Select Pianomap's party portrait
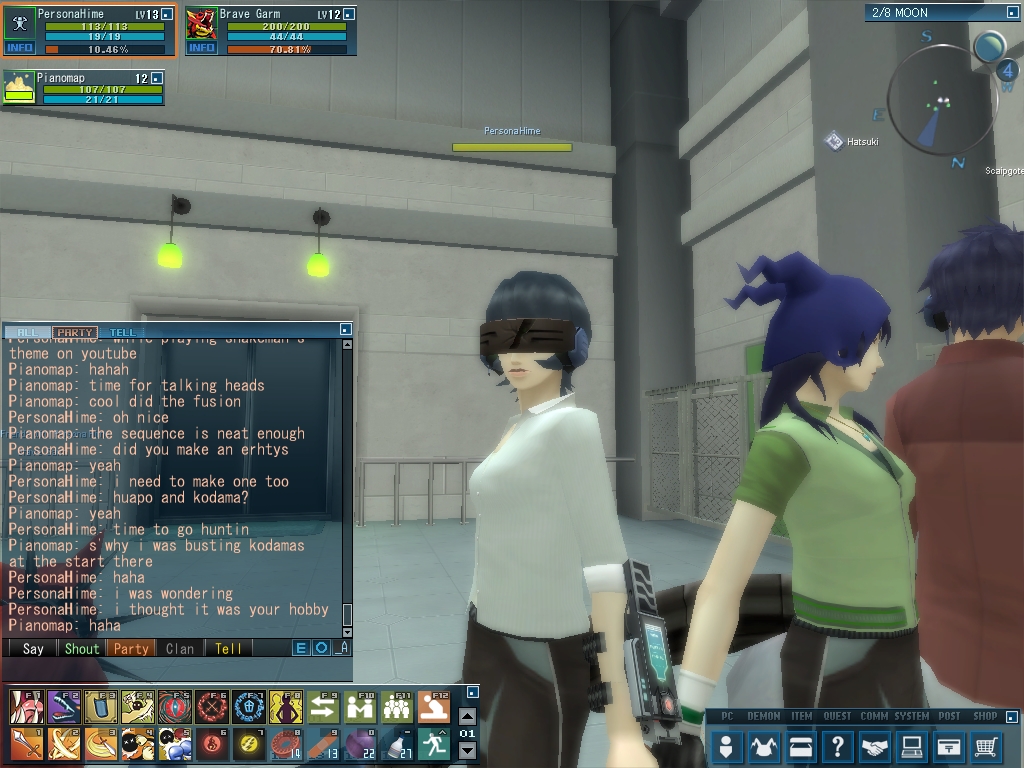 [x=20, y=88]
